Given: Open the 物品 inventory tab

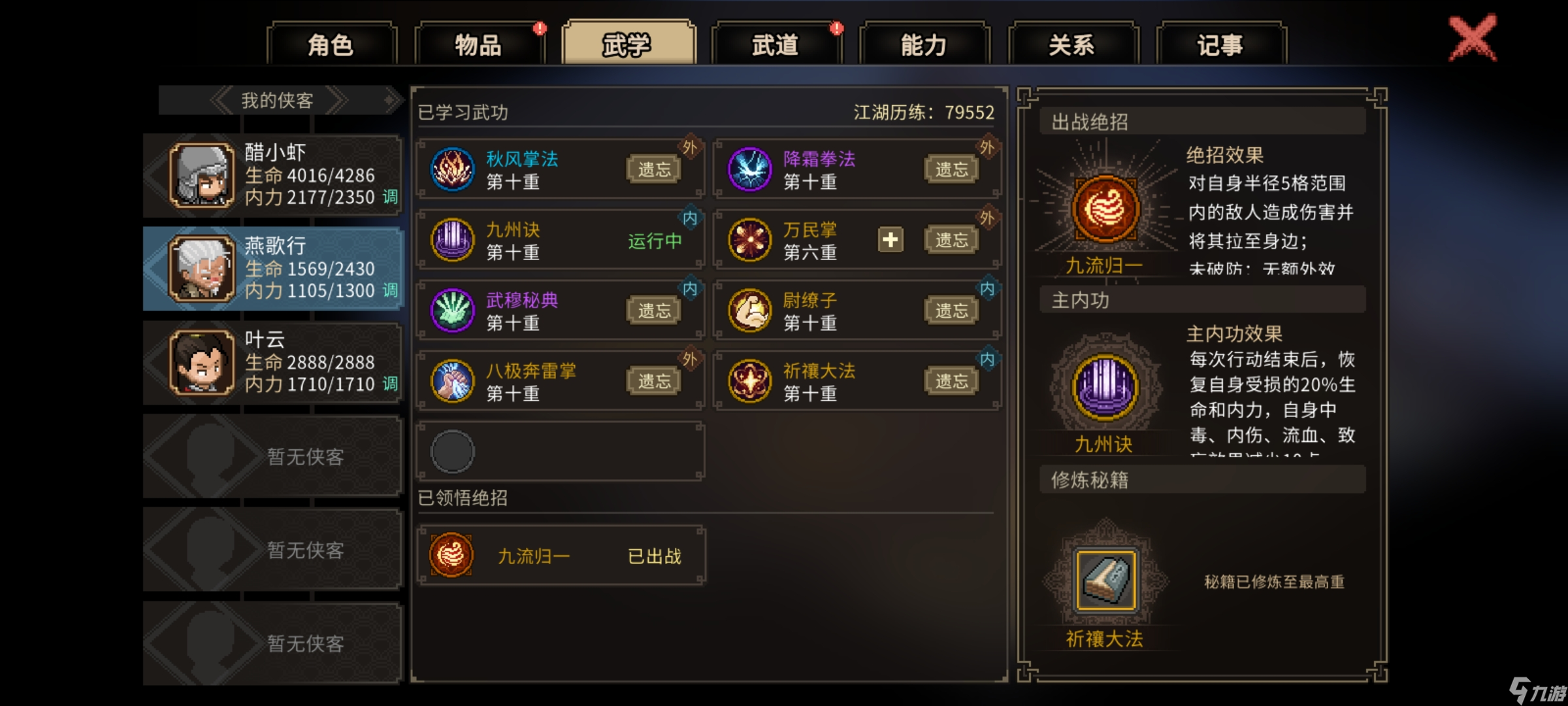Looking at the screenshot, I should pos(477,44).
